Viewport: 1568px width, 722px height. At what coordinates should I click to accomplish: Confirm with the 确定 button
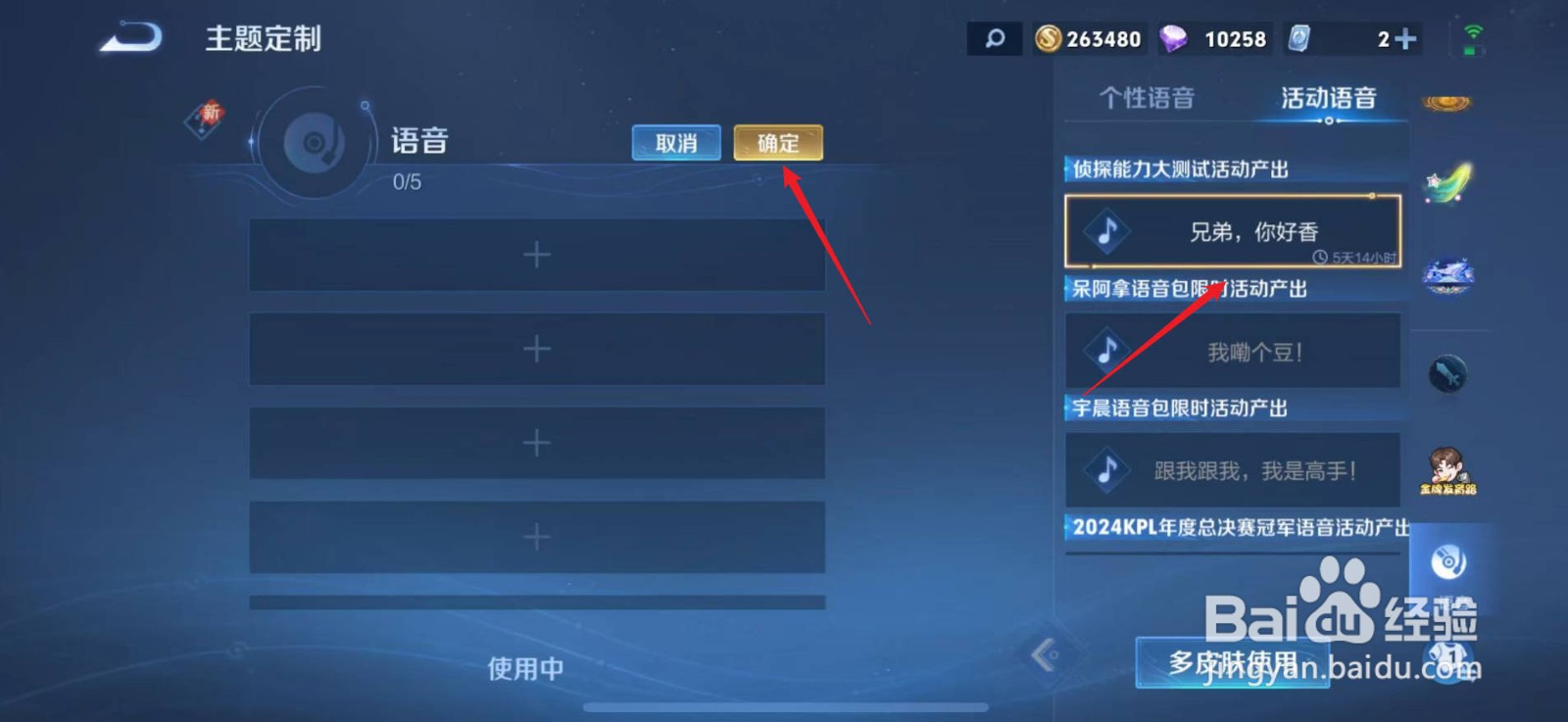[777, 143]
